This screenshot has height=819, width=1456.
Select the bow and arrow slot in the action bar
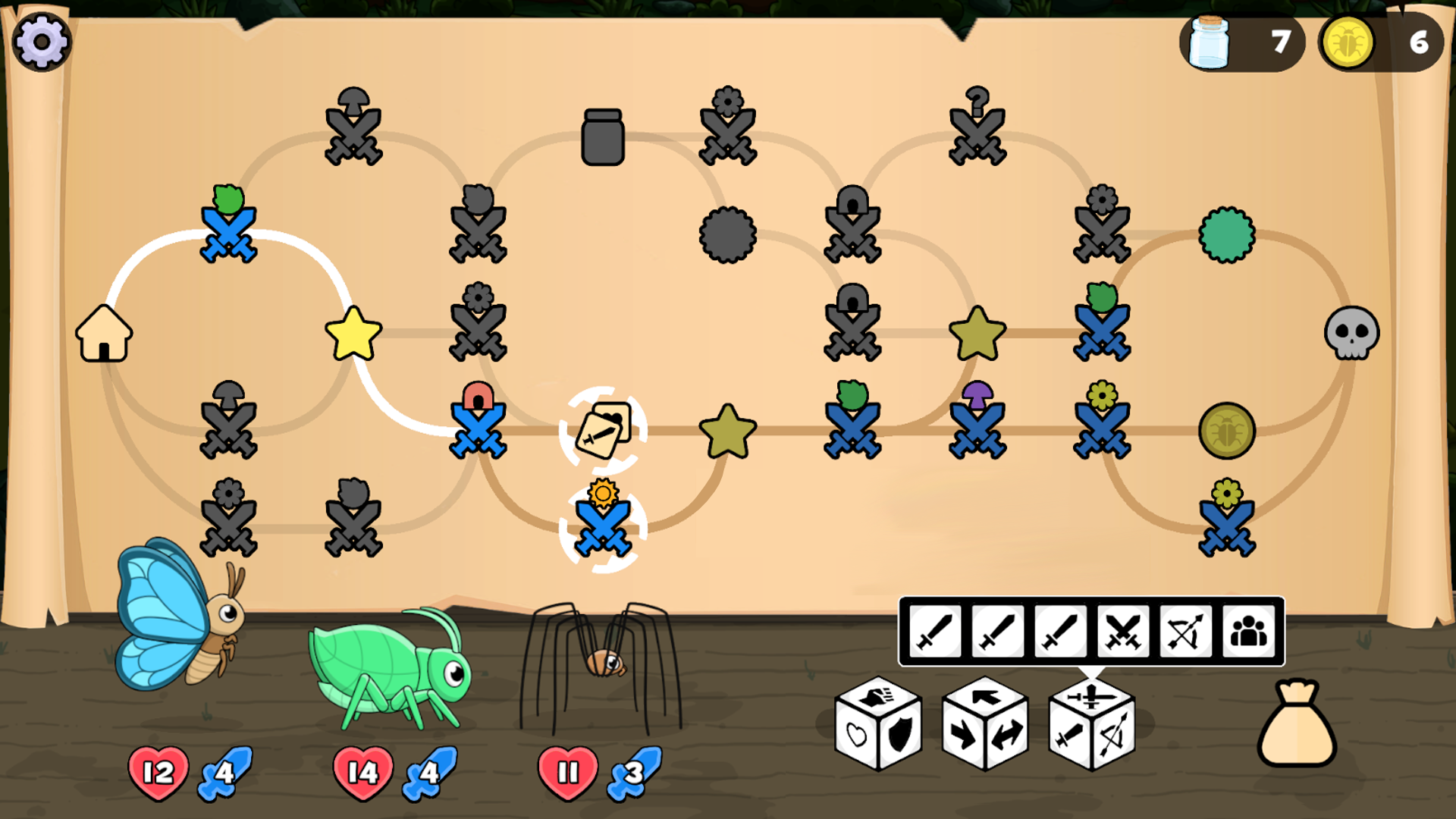[1185, 631]
